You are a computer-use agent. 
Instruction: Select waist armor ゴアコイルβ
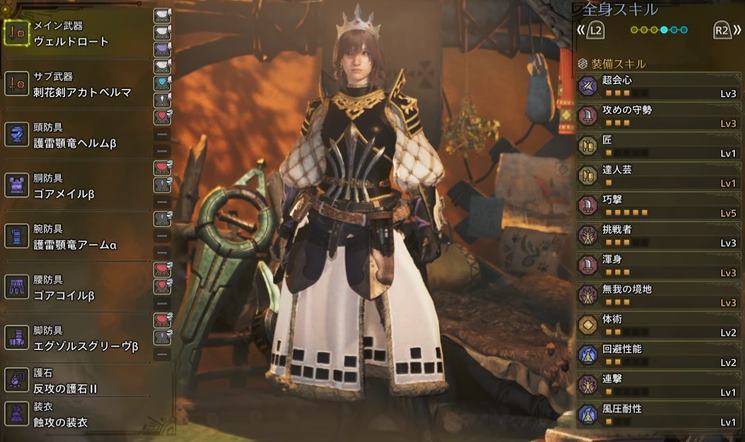pos(75,287)
